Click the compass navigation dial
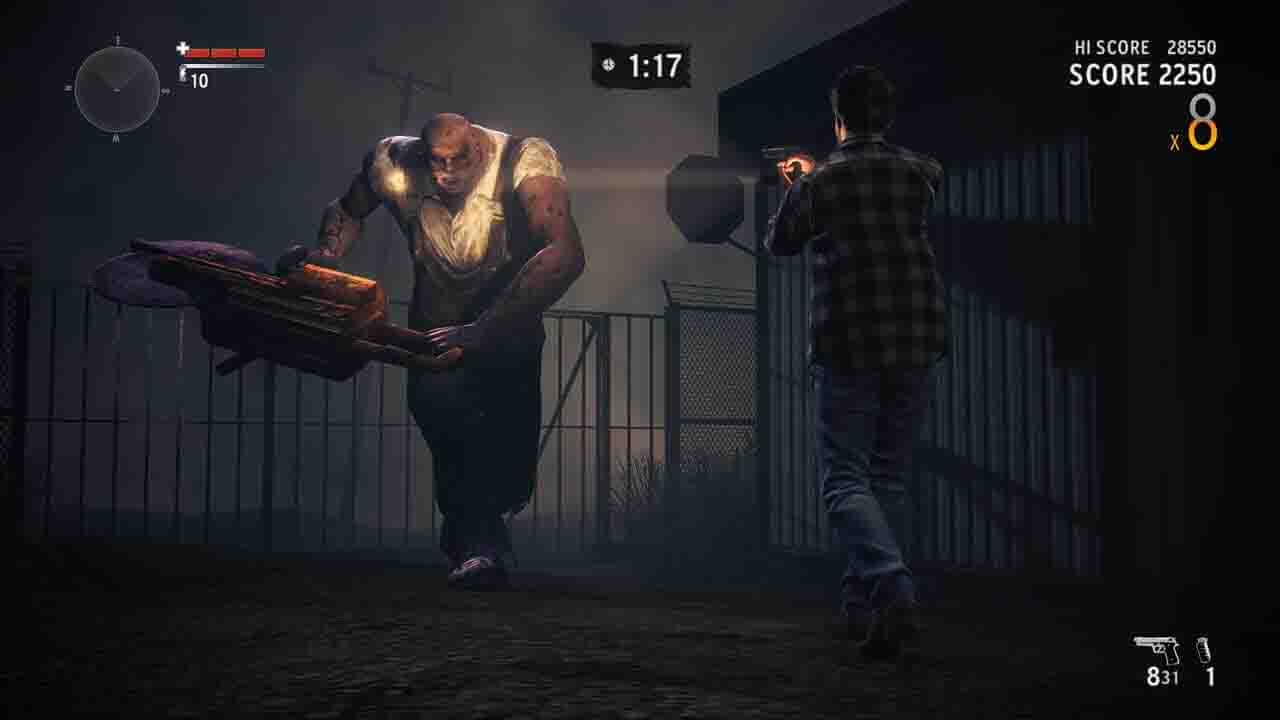 click(x=117, y=92)
